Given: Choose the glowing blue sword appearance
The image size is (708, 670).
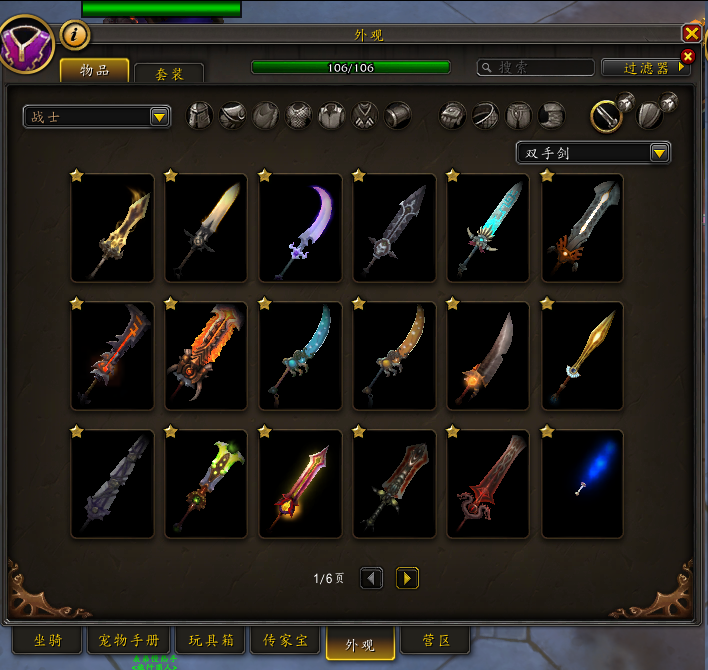Looking at the screenshot, I should pos(583,485).
